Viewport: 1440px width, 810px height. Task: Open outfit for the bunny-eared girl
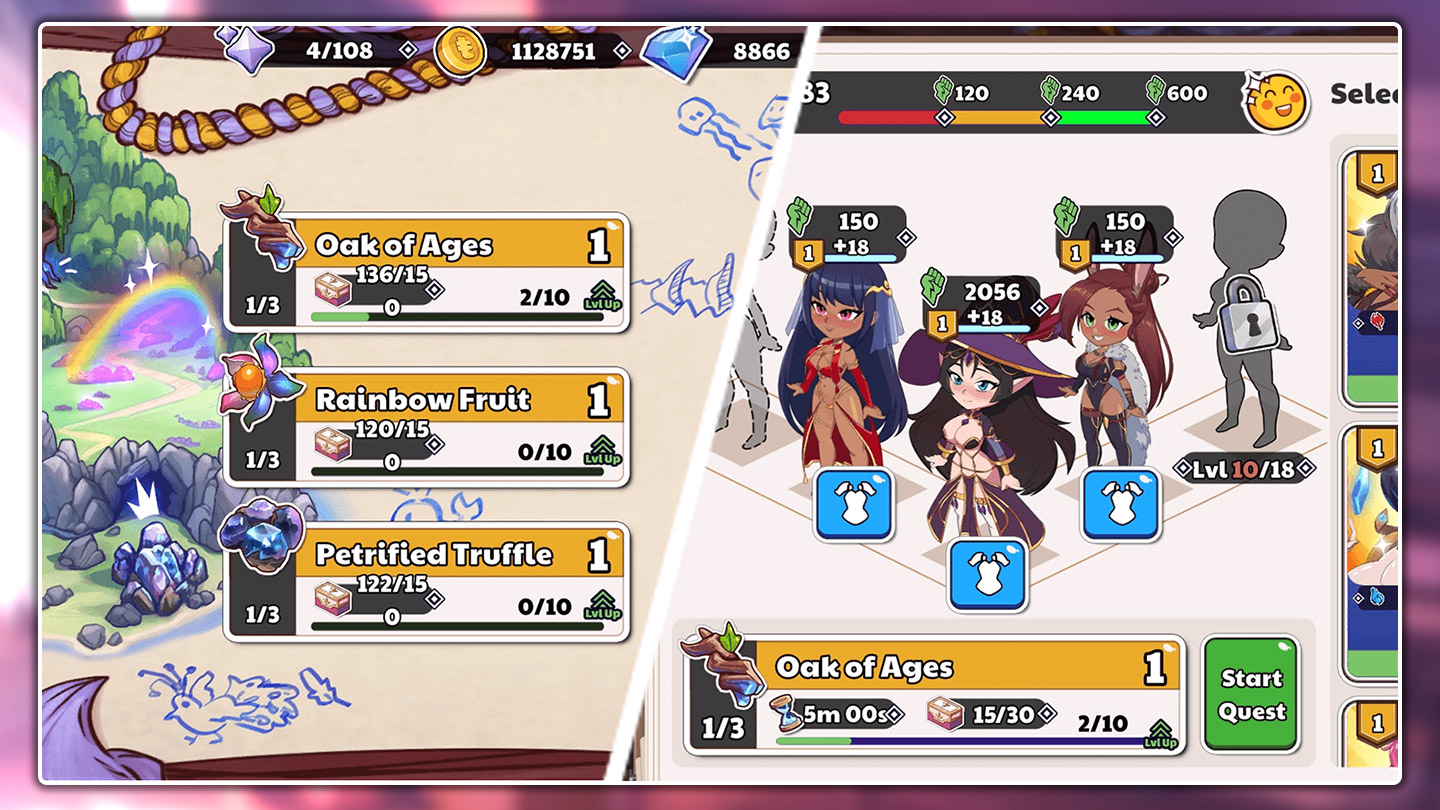click(x=1120, y=504)
